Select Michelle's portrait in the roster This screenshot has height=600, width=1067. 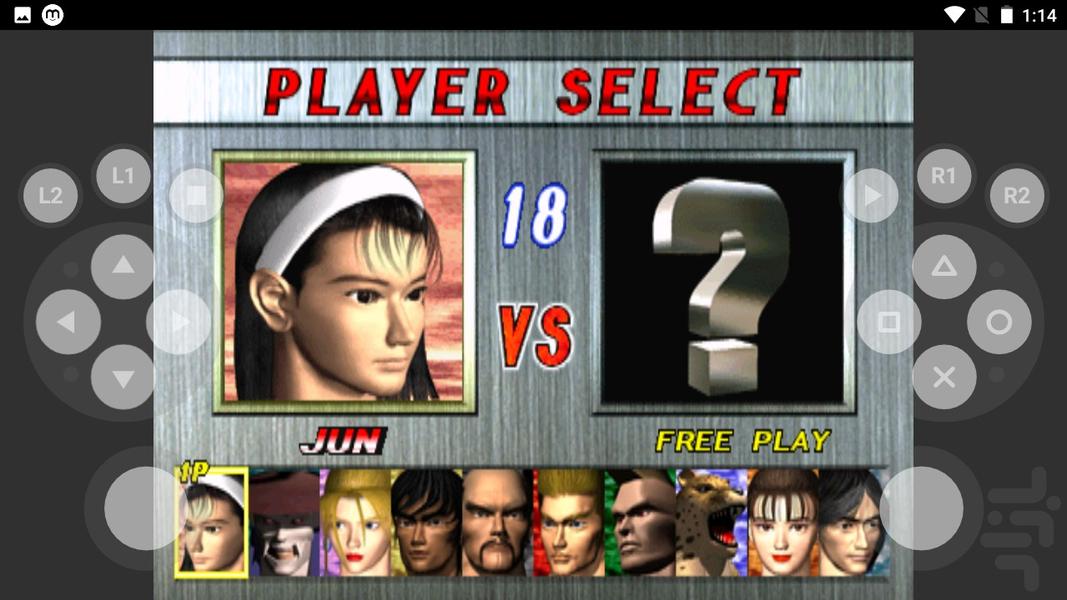coord(782,523)
